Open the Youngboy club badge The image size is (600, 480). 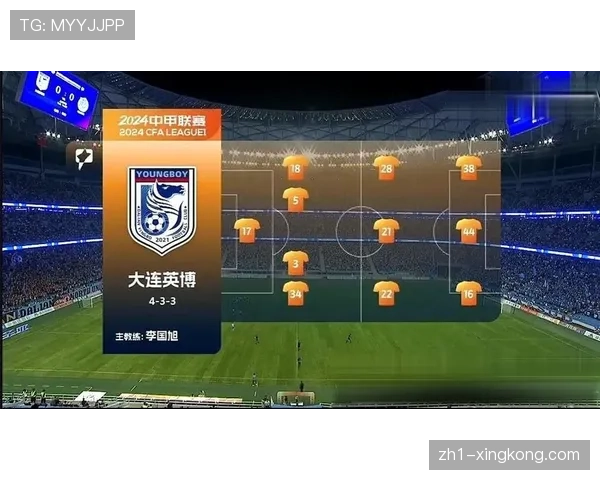161,210
